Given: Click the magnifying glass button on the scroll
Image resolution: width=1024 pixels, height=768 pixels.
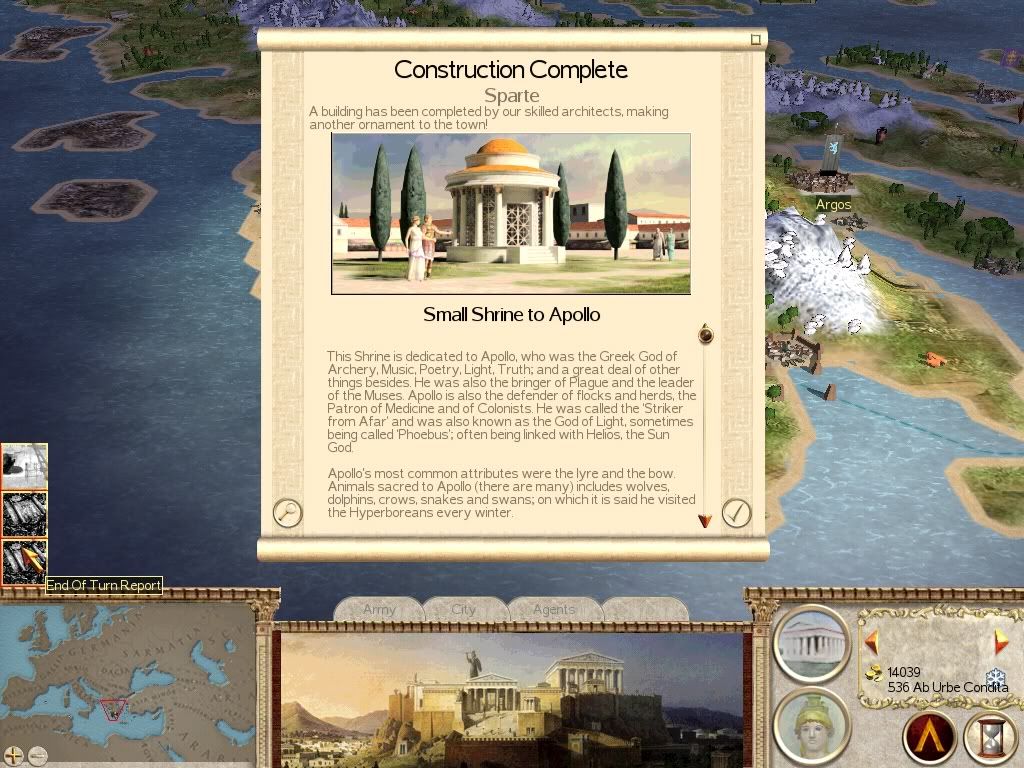Looking at the screenshot, I should [287, 513].
